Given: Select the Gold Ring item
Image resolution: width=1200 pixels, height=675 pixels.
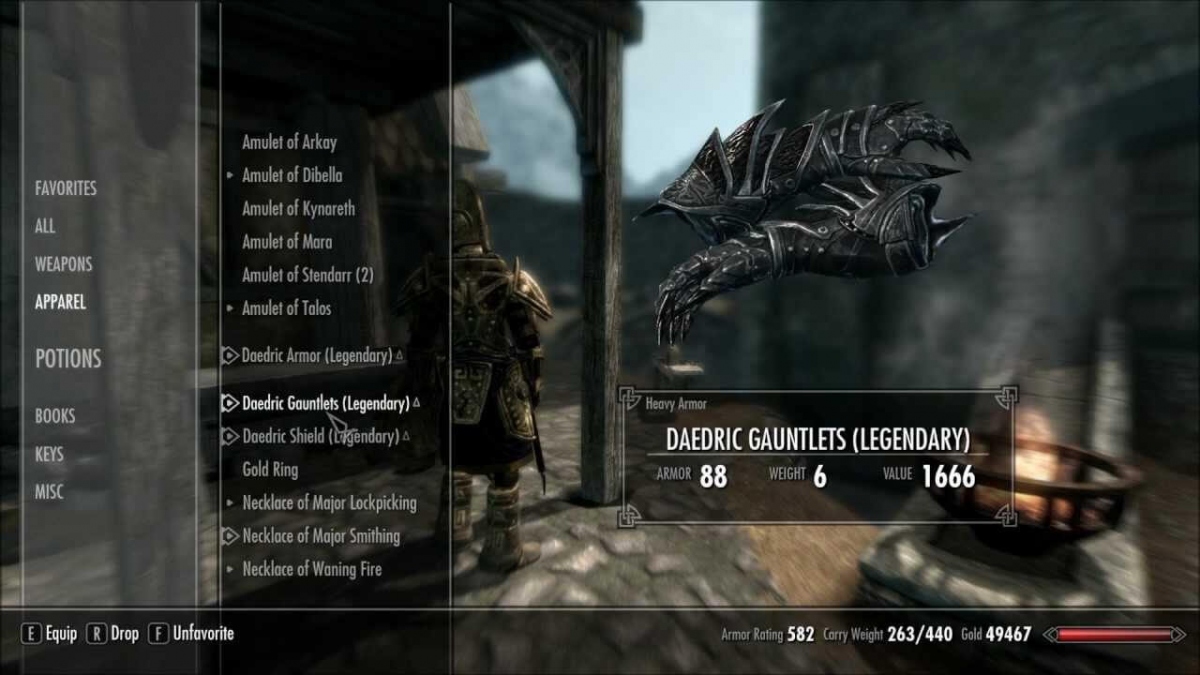Looking at the screenshot, I should 270,469.
